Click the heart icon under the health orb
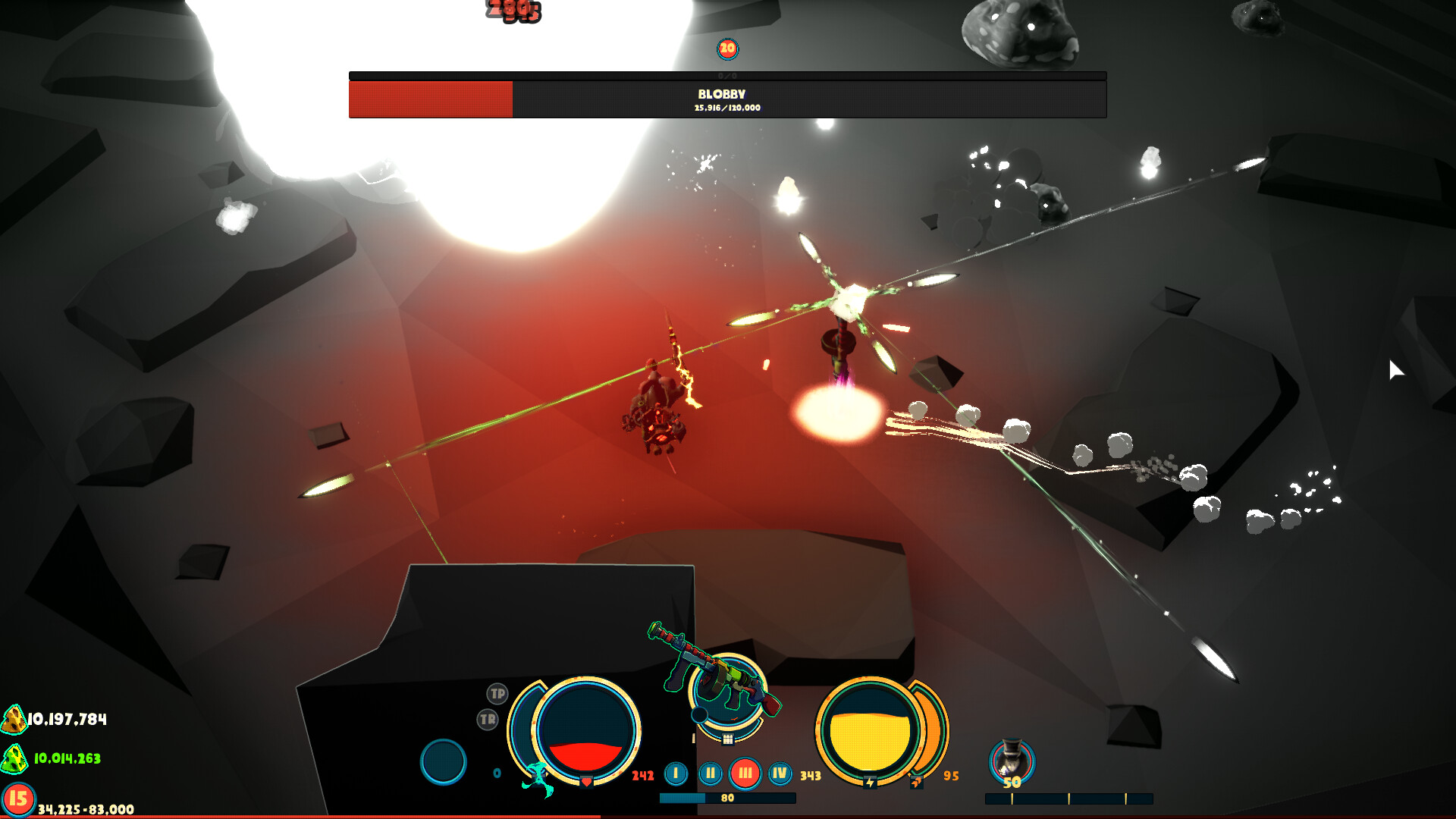The height and width of the screenshot is (819, 1456). pyautogui.click(x=586, y=781)
